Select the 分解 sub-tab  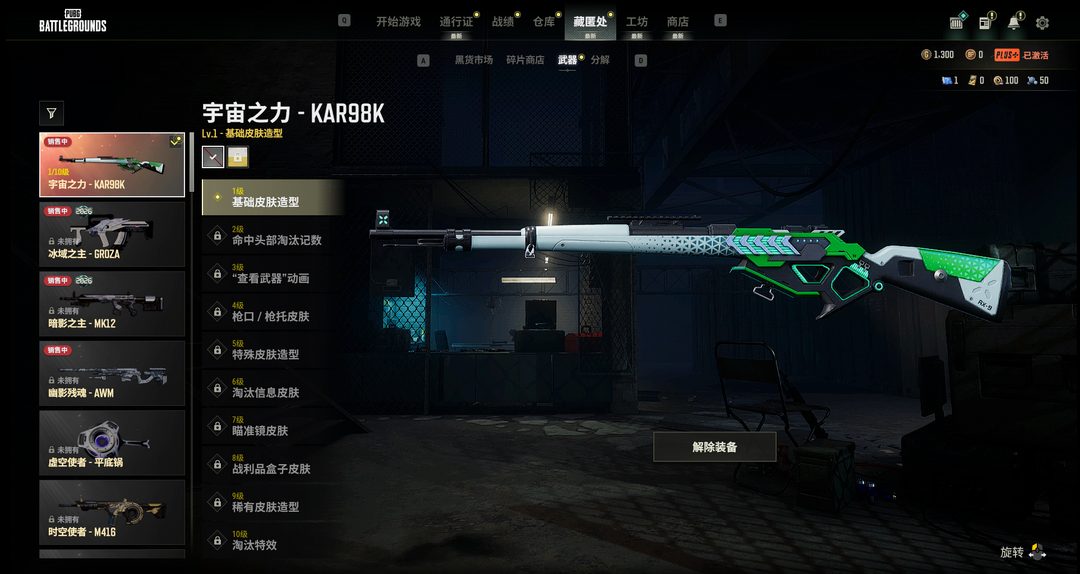coord(600,60)
